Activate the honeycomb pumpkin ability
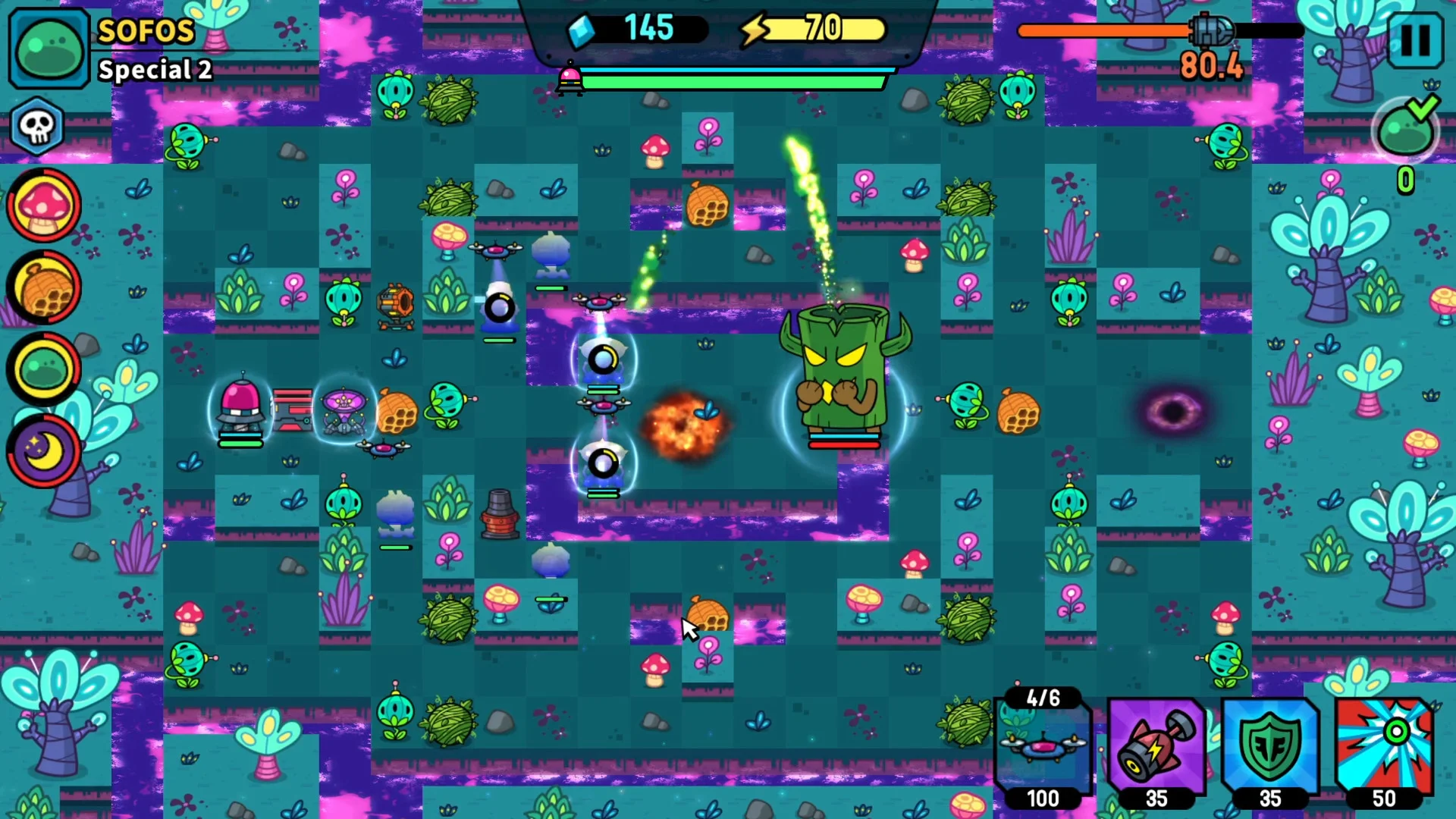This screenshot has height=819, width=1456. [43, 287]
